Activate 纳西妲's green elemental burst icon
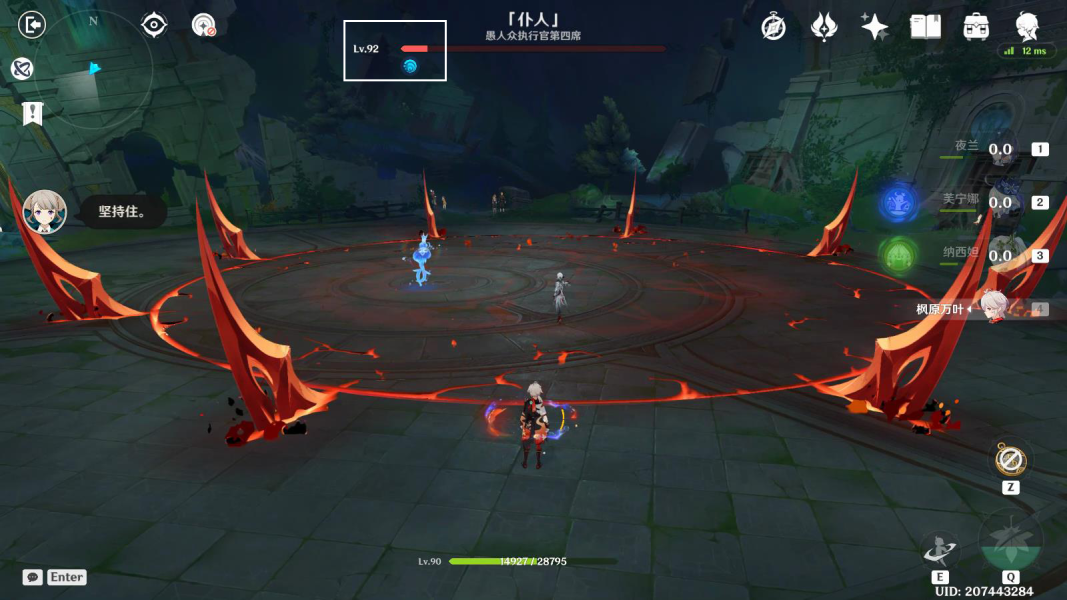Viewport: 1067px width, 600px height. pyautogui.click(x=899, y=256)
